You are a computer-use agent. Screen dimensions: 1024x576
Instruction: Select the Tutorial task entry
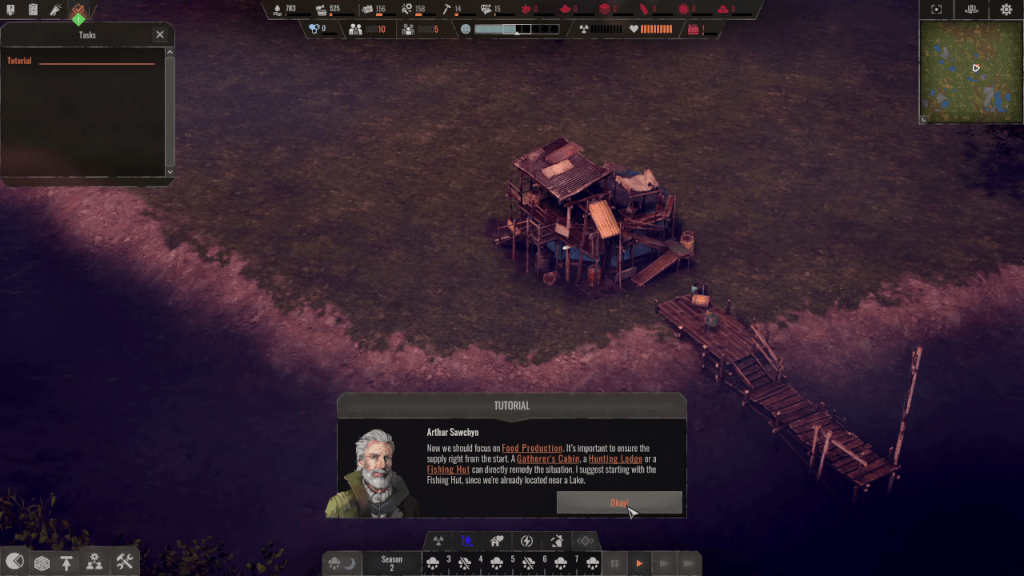point(20,61)
